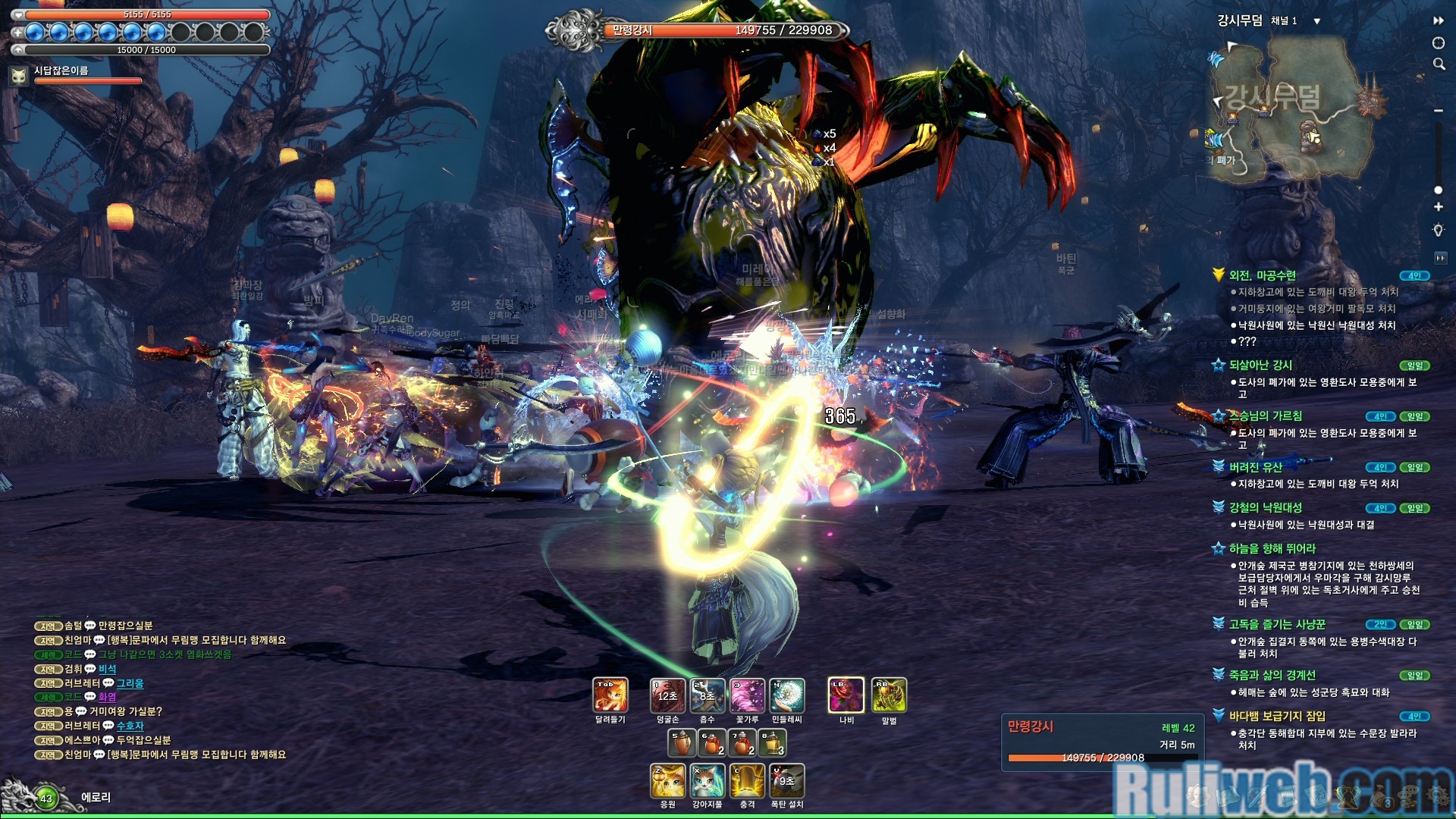Click the minimap magnifier search icon
Viewport: 1456px width, 819px height.
[x=1439, y=64]
